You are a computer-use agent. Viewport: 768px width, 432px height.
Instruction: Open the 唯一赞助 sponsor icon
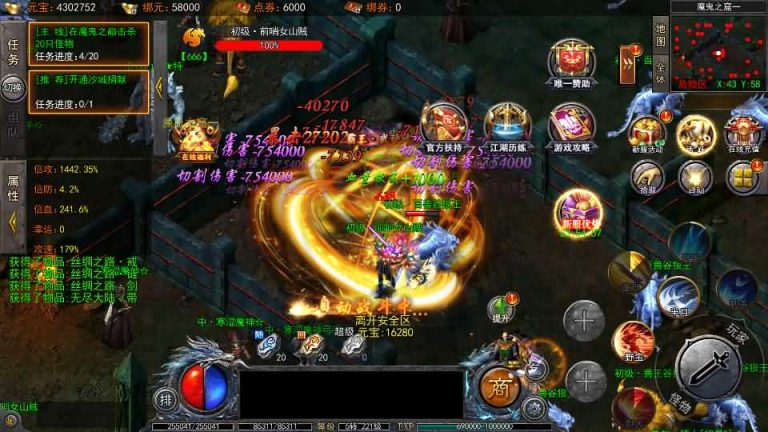571,62
